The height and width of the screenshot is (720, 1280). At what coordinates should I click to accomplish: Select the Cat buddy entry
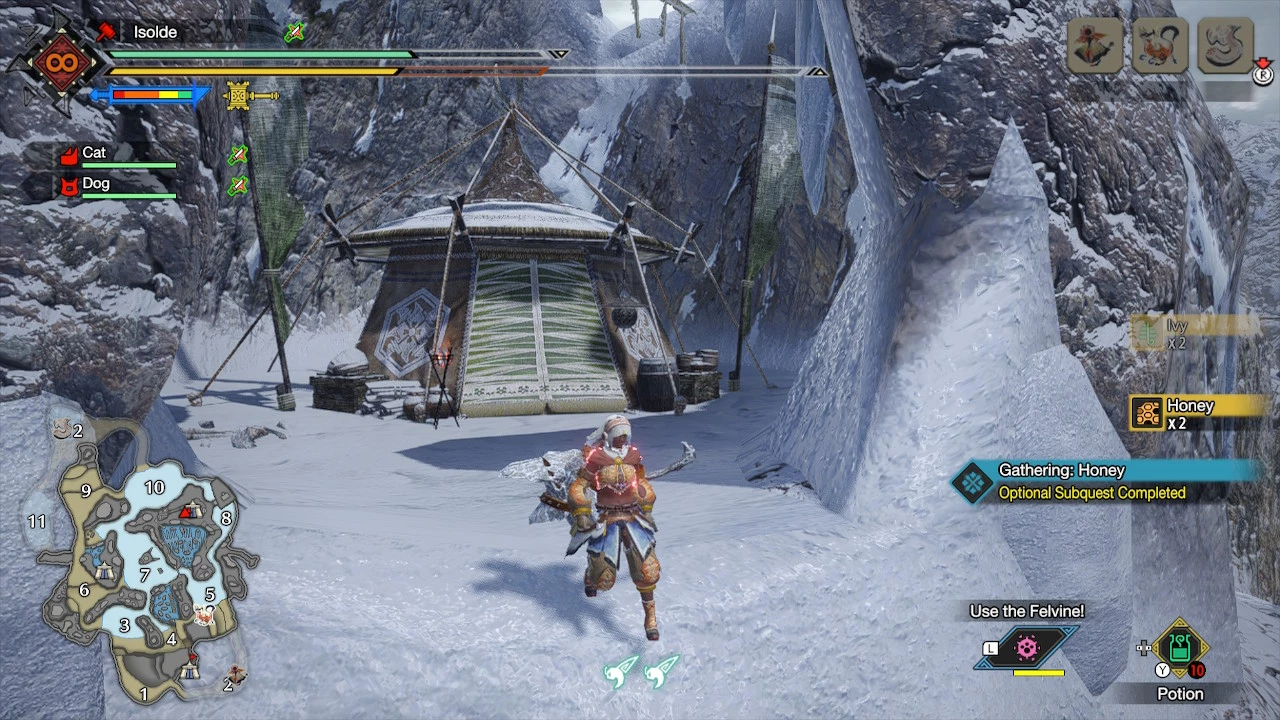coord(116,155)
